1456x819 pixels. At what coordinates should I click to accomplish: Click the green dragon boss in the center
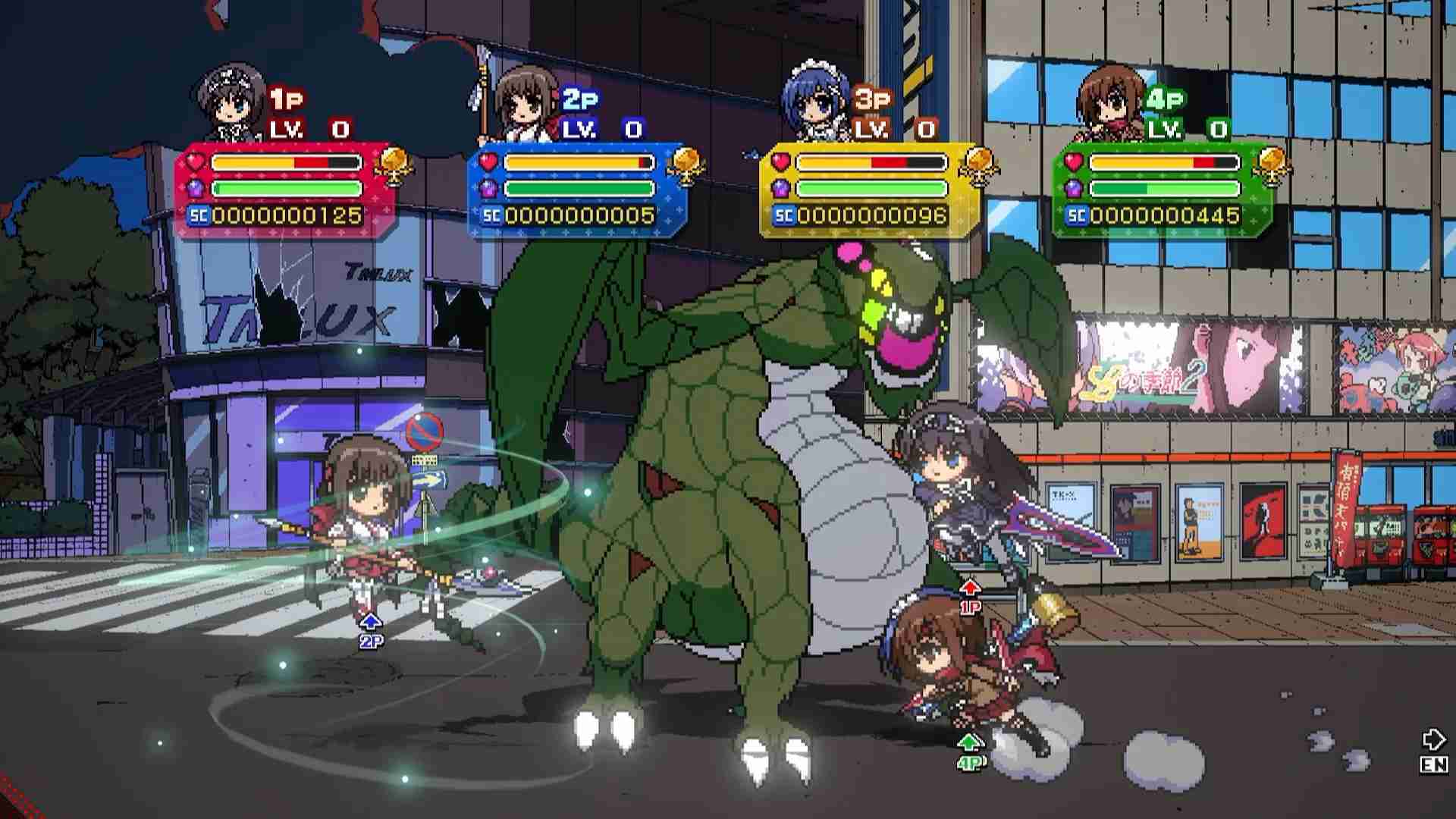tap(720, 493)
